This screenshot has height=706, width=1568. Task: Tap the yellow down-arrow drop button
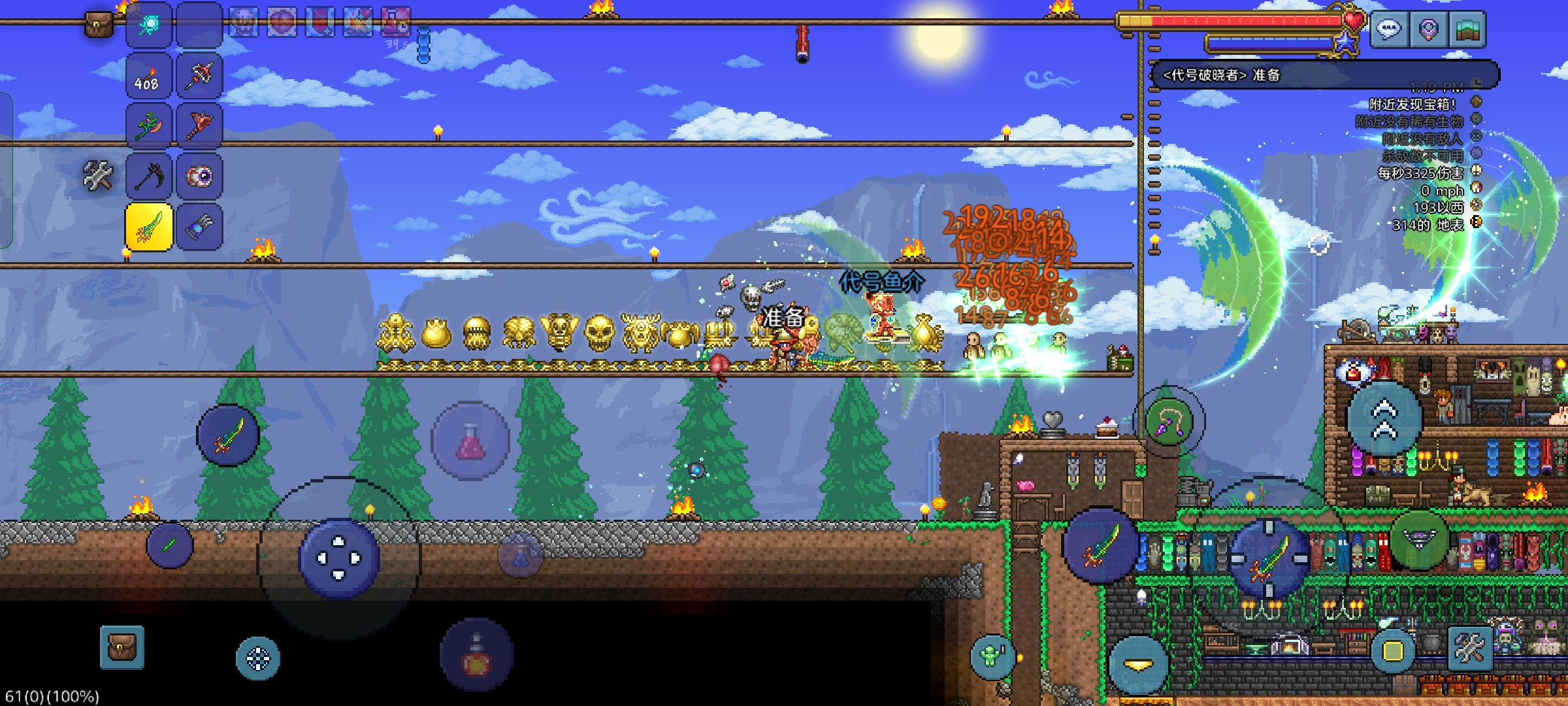point(1137,665)
